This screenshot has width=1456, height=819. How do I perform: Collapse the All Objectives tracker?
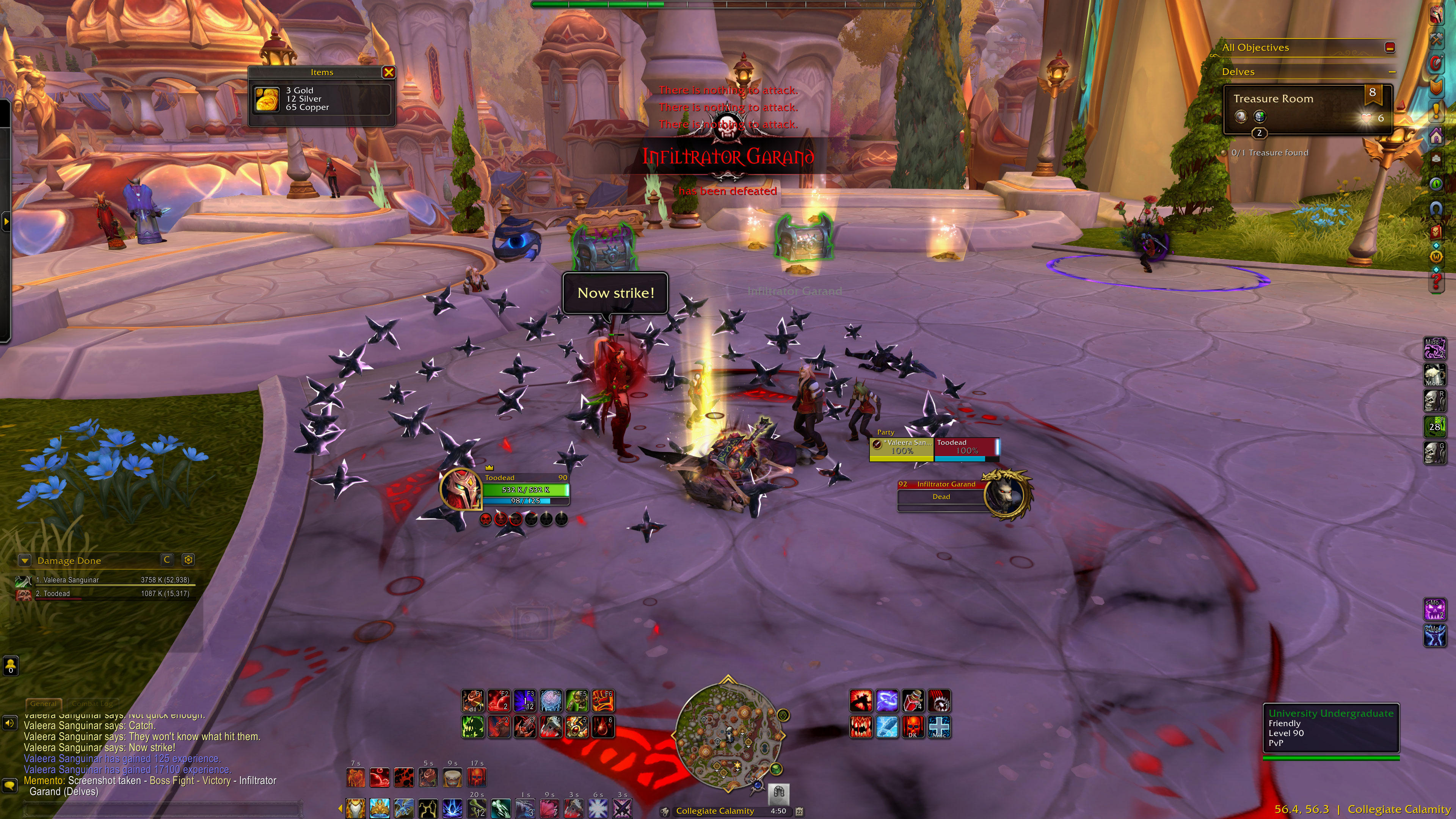click(x=1390, y=47)
